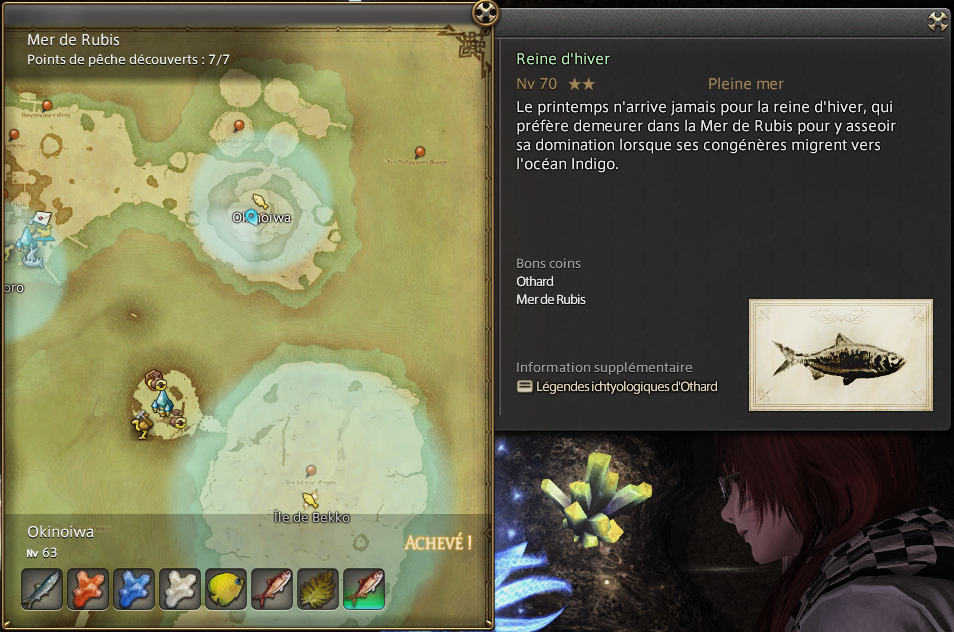Screen dimensions: 954x632
Task: Click the Okinoiwa fishing spot marker
Action: pos(260,200)
